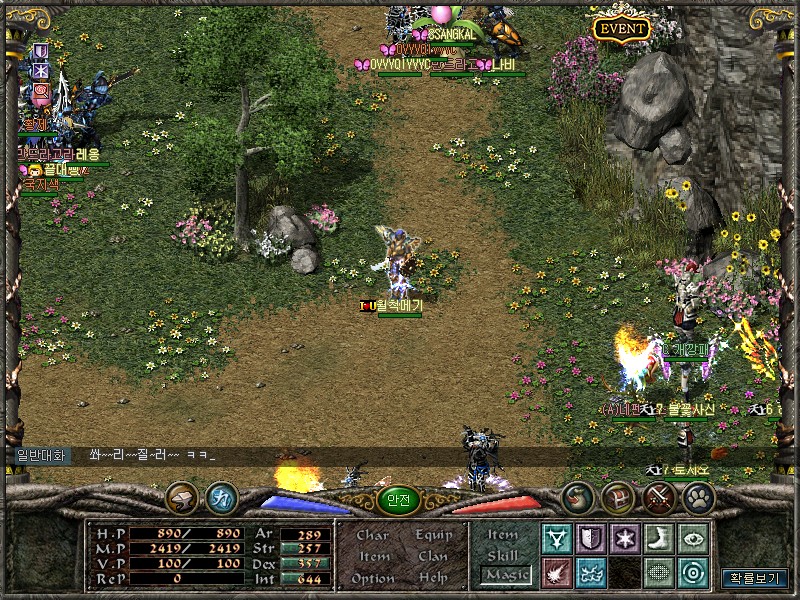This screenshot has height=600, width=800.
Task: Open the Option menu
Action: click(x=373, y=579)
